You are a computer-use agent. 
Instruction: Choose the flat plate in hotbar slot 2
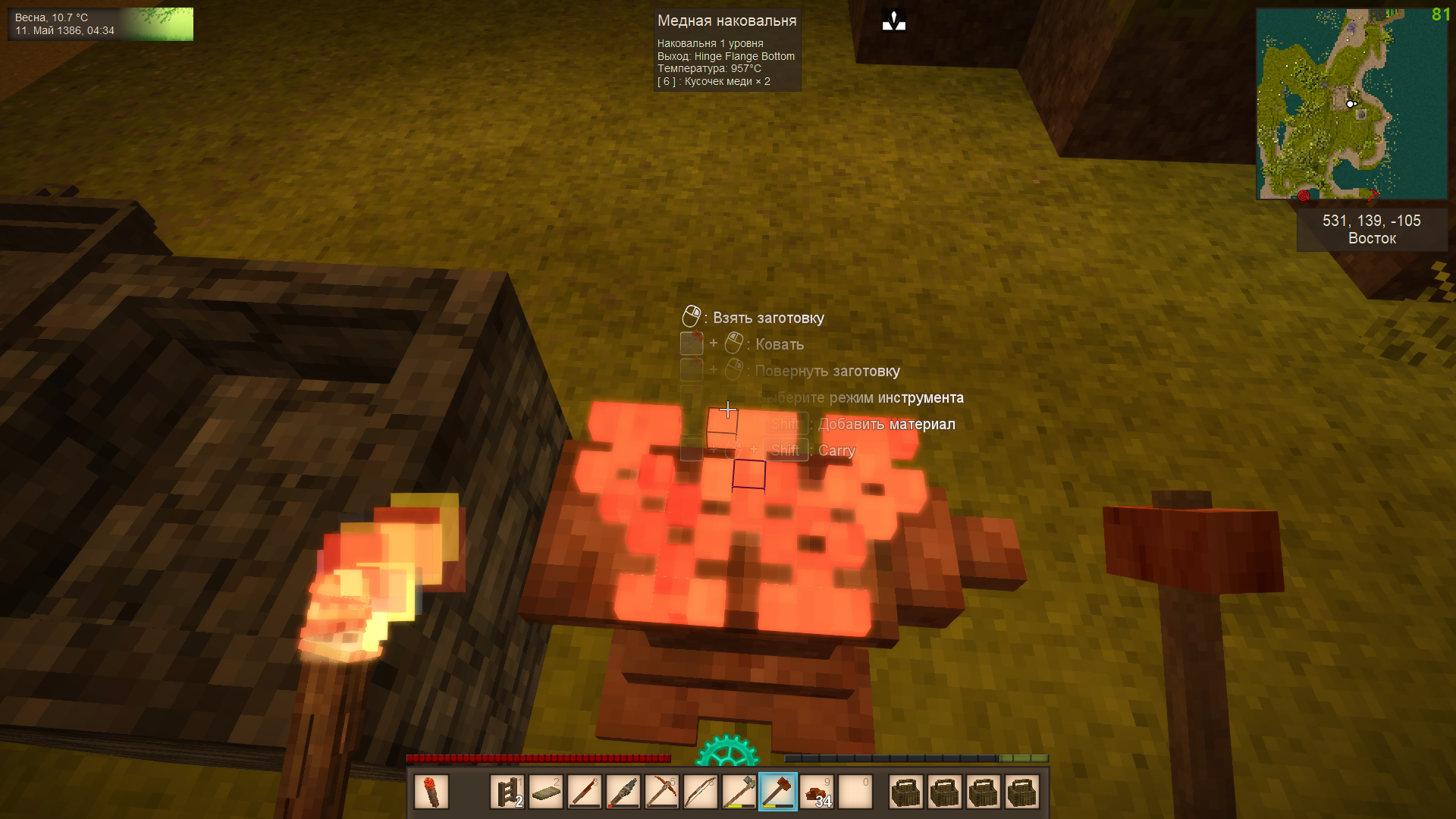(546, 792)
